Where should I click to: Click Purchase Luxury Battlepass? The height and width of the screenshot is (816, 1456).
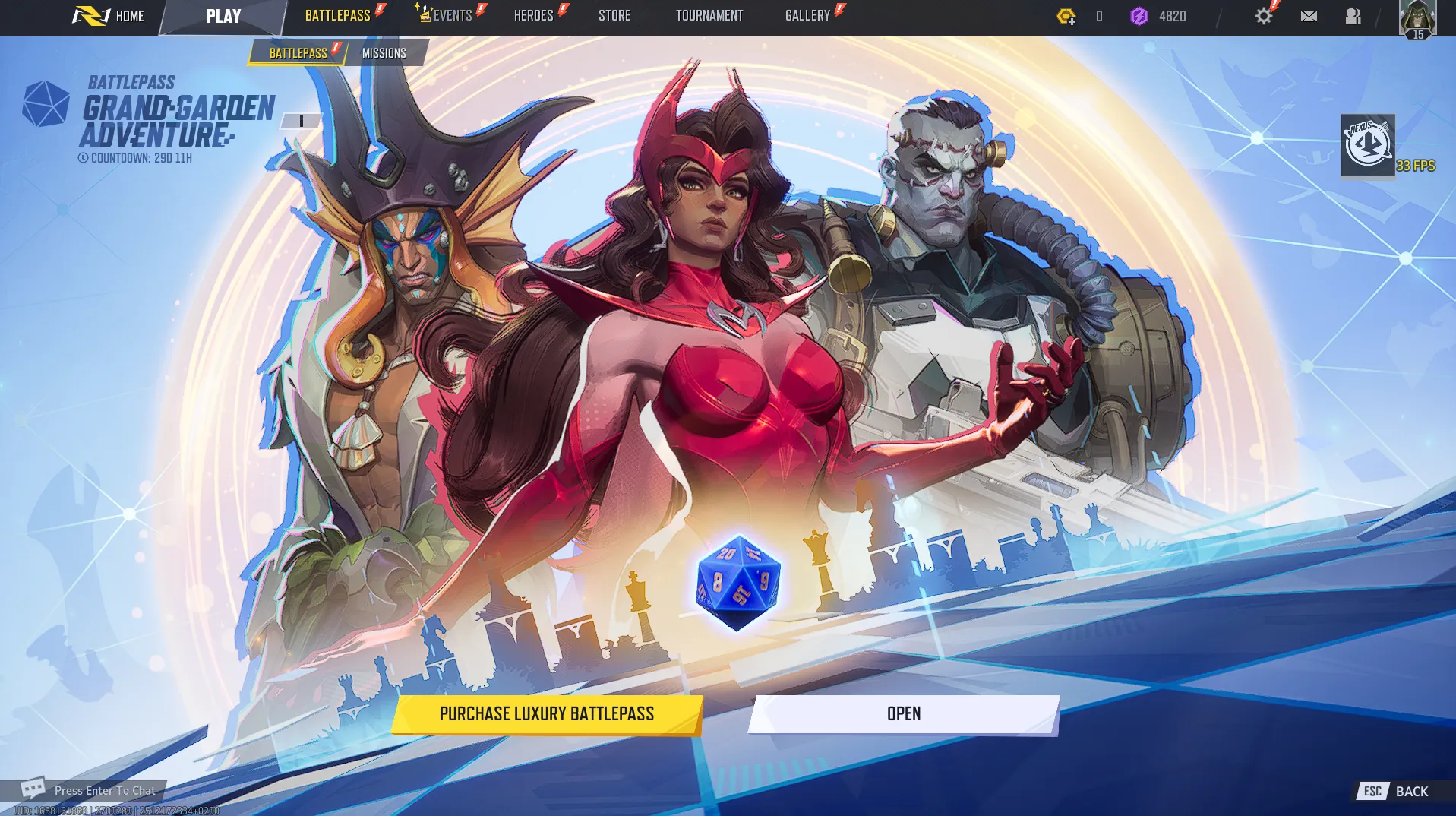click(545, 713)
